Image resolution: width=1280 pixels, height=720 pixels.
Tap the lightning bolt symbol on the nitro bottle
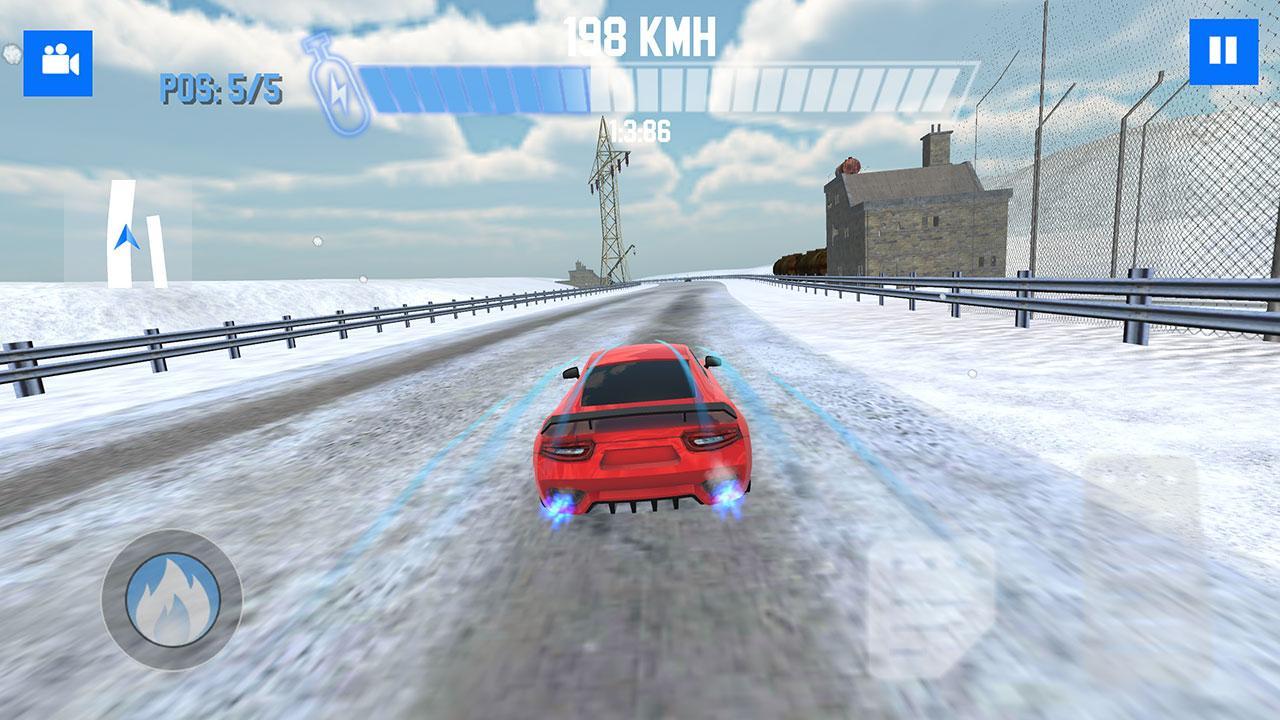[340, 90]
